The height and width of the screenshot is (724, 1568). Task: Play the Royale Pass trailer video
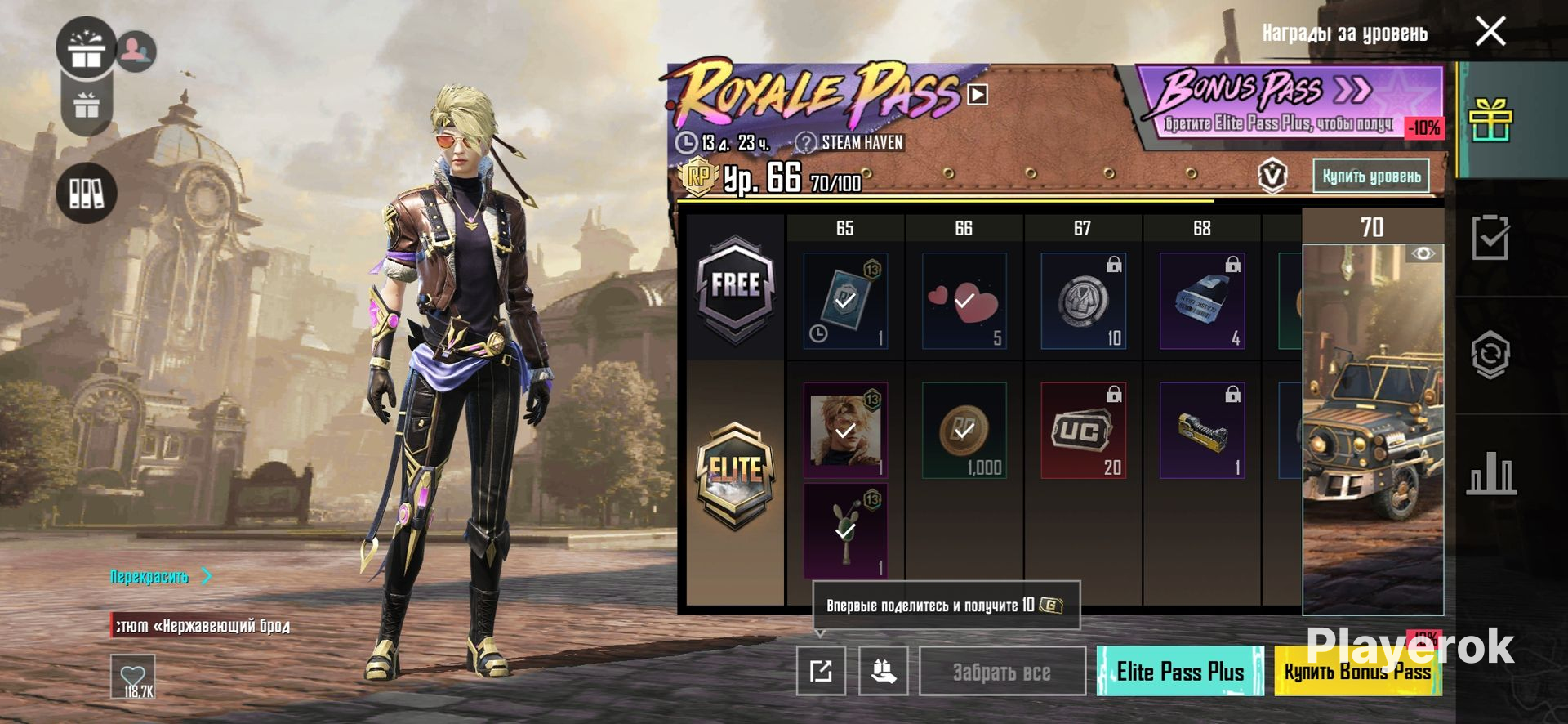click(x=978, y=95)
